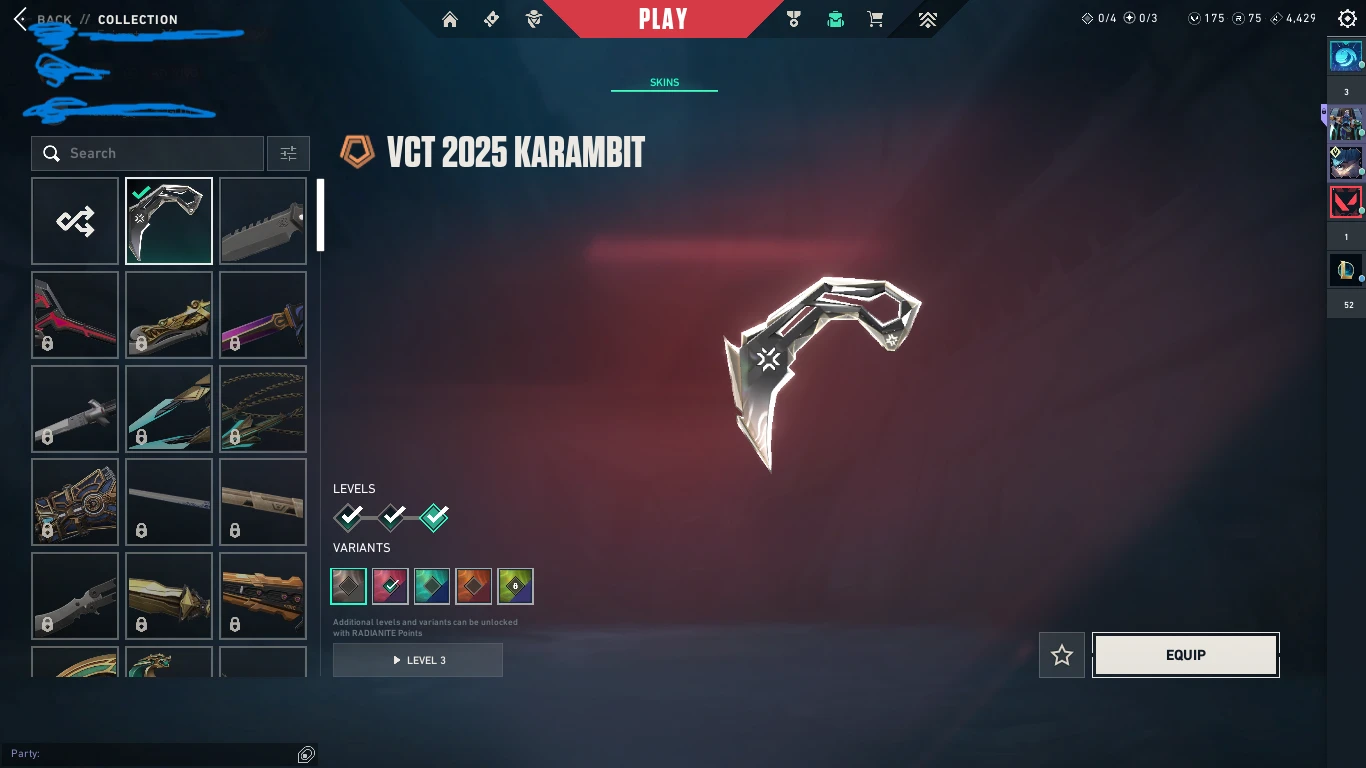Viewport: 1366px width, 768px height.
Task: Choose the orange variant swatch
Action: (474, 586)
